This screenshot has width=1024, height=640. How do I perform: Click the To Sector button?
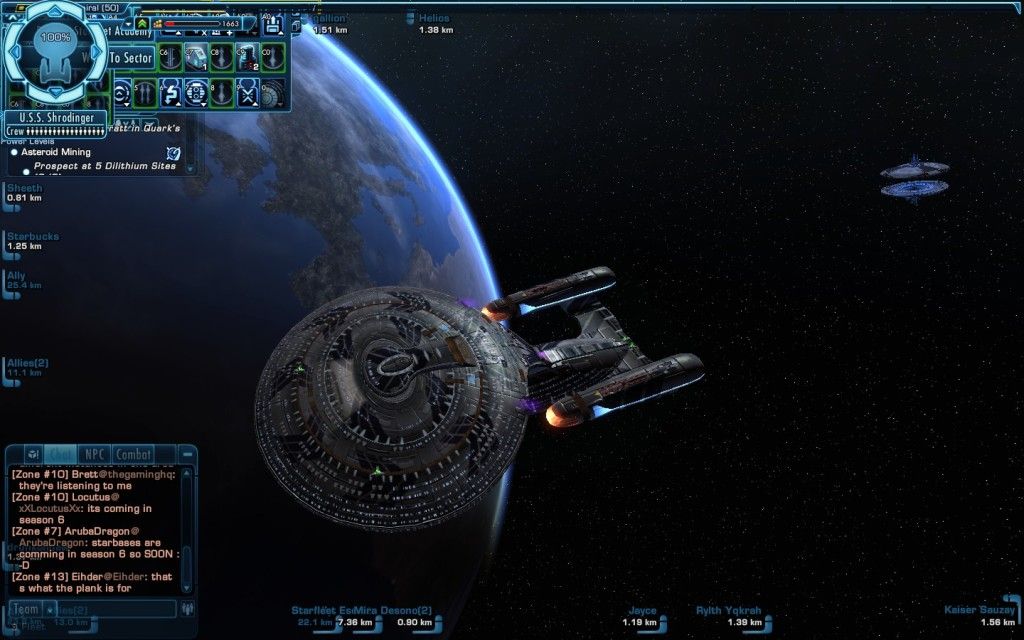pos(131,59)
